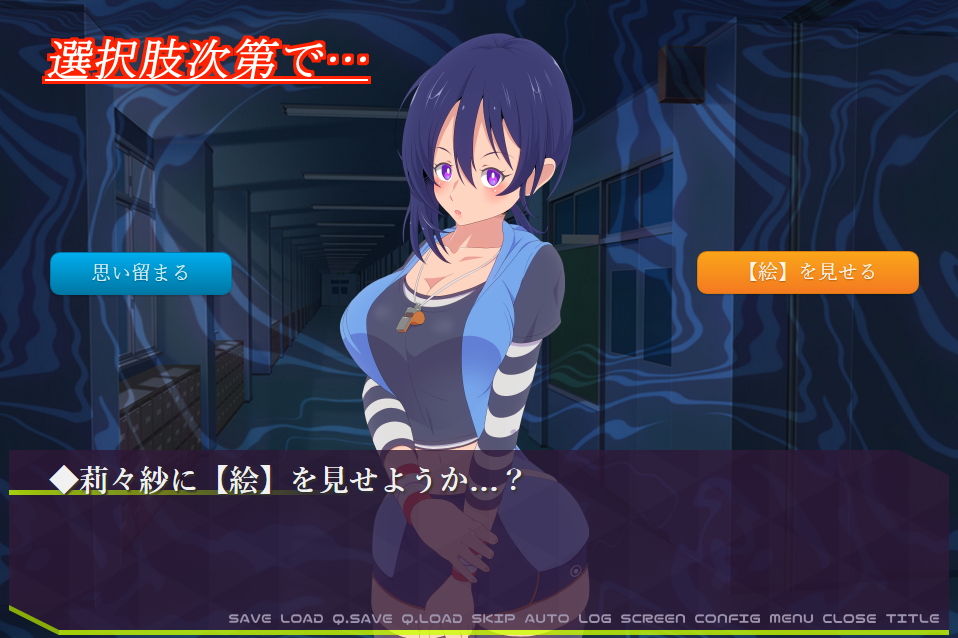958x638 pixels.
Task: Choose the 【絵】を見せる option
Action: tap(807, 273)
